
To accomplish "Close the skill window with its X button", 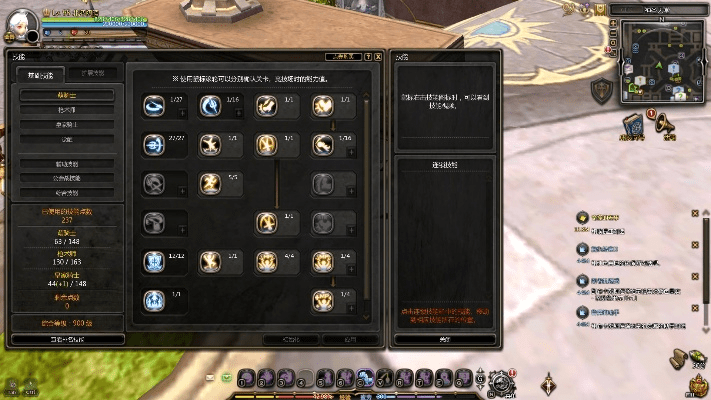I will coord(378,57).
